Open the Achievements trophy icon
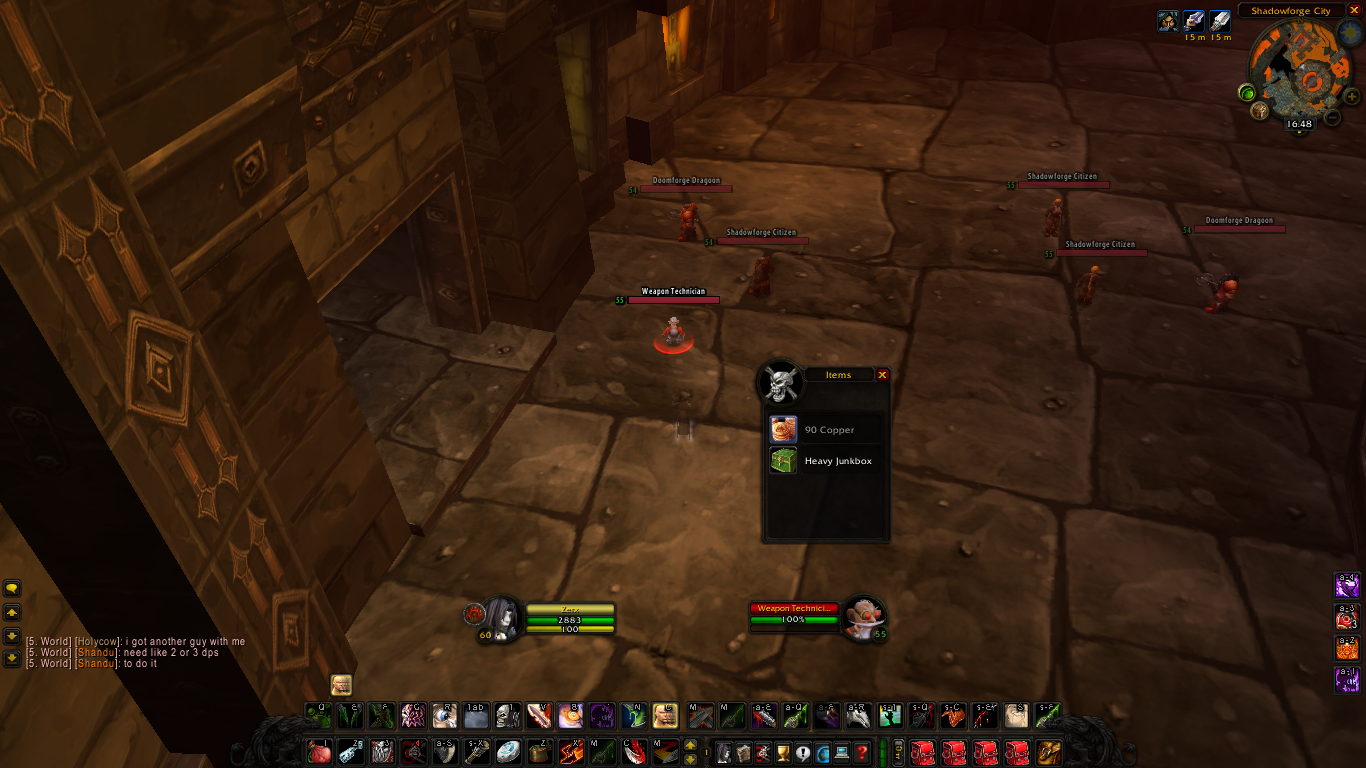This screenshot has width=1366, height=768. coord(783,752)
